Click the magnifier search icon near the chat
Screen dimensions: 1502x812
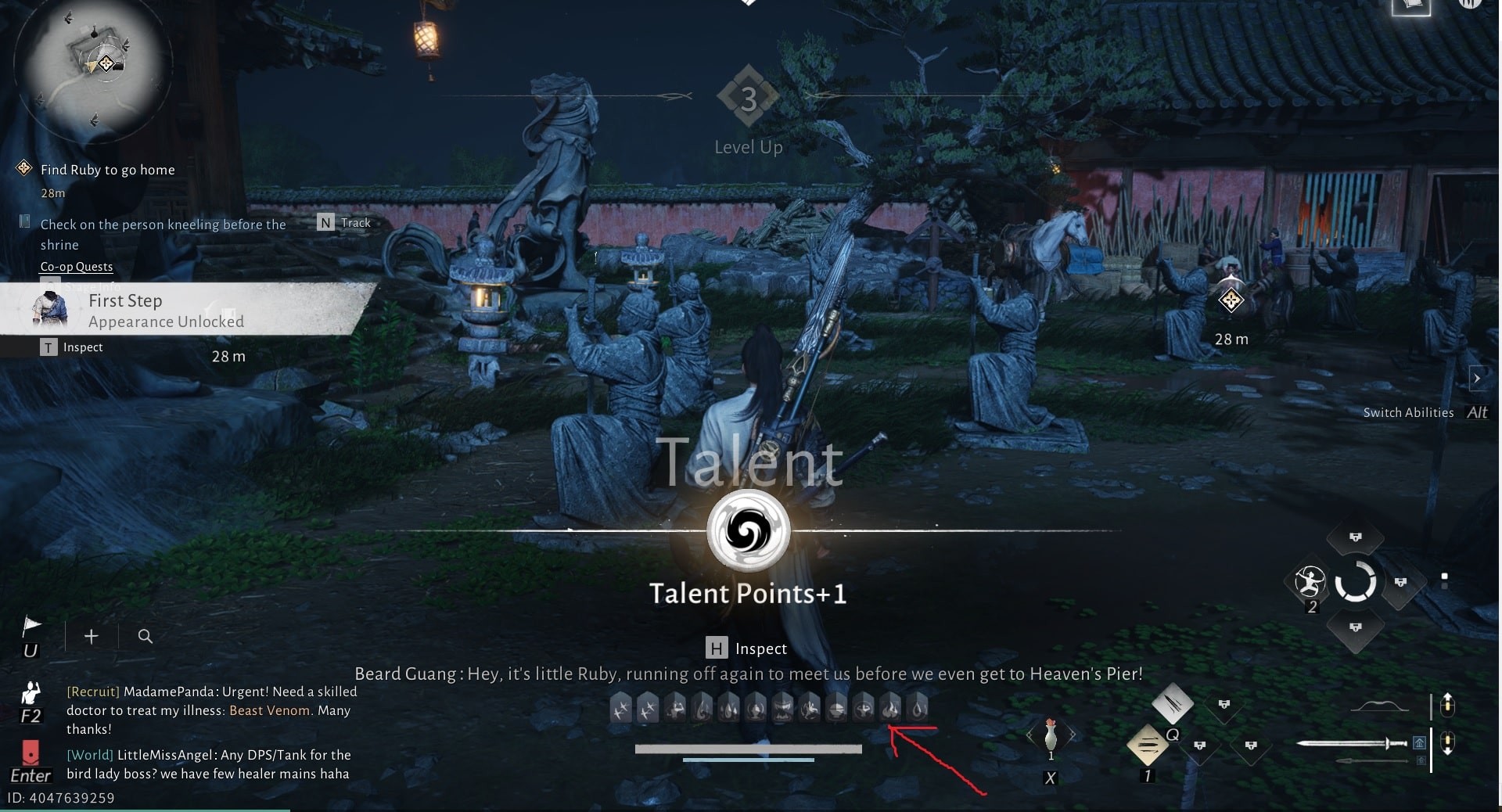[x=145, y=637]
